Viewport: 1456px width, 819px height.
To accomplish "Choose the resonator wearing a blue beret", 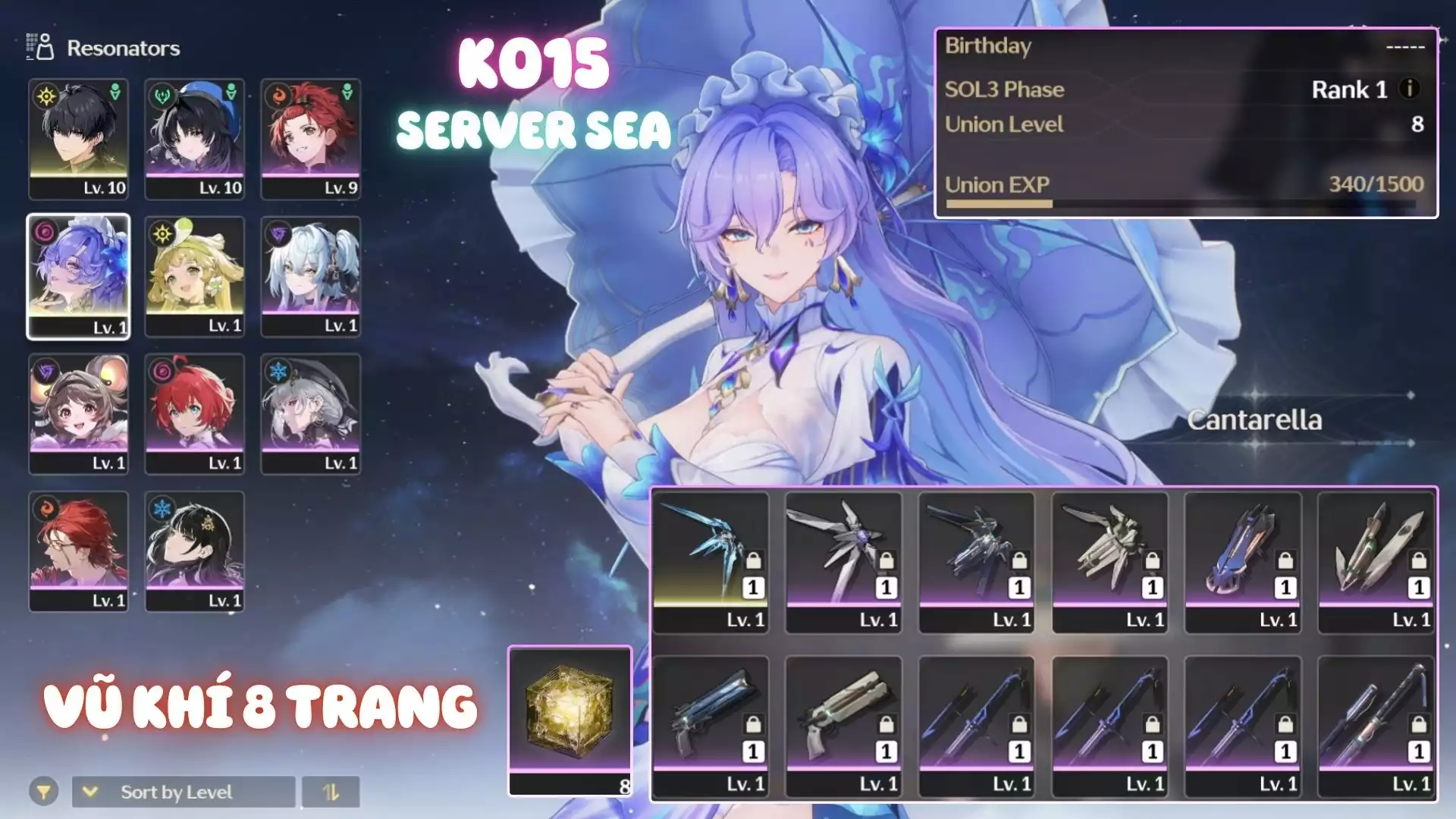I will pos(195,138).
